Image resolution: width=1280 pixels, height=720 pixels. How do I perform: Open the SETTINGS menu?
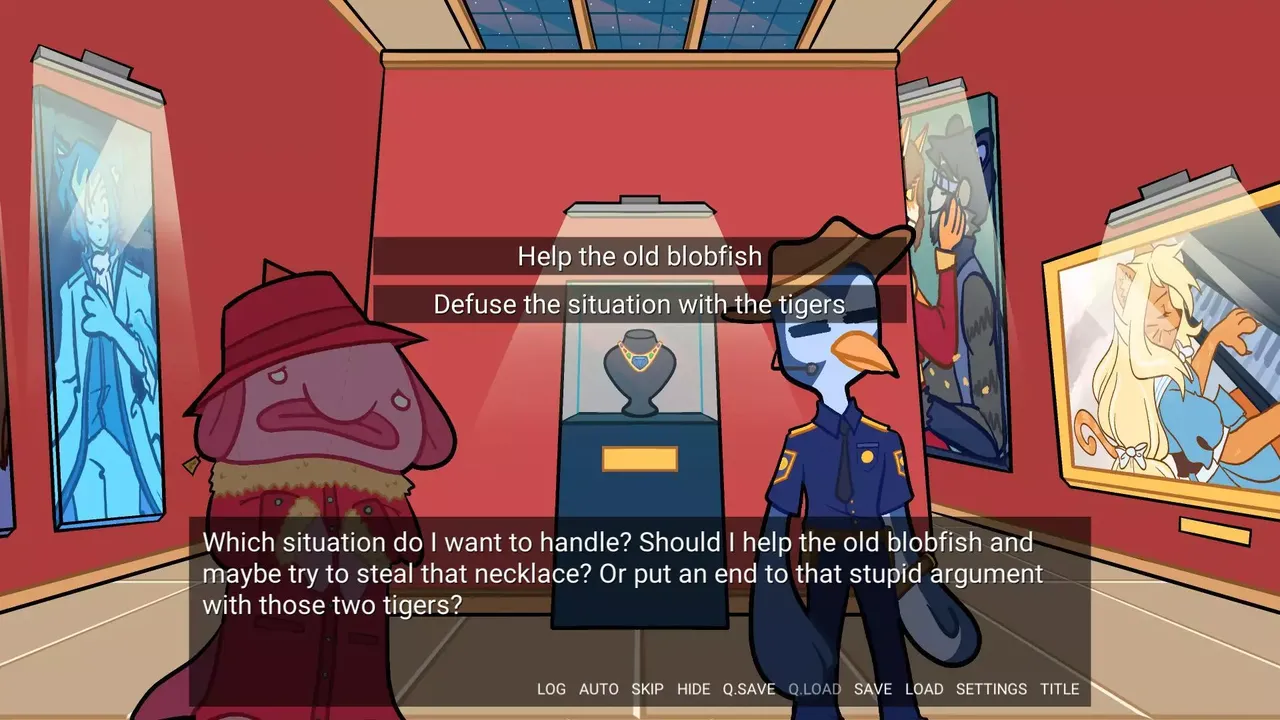(991, 689)
